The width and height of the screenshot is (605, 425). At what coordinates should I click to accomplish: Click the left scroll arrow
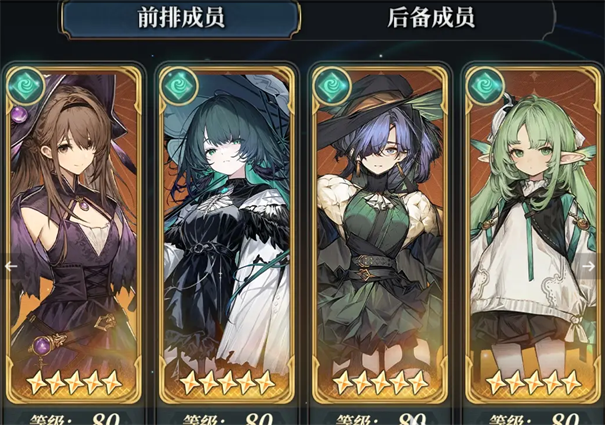pos(11,266)
